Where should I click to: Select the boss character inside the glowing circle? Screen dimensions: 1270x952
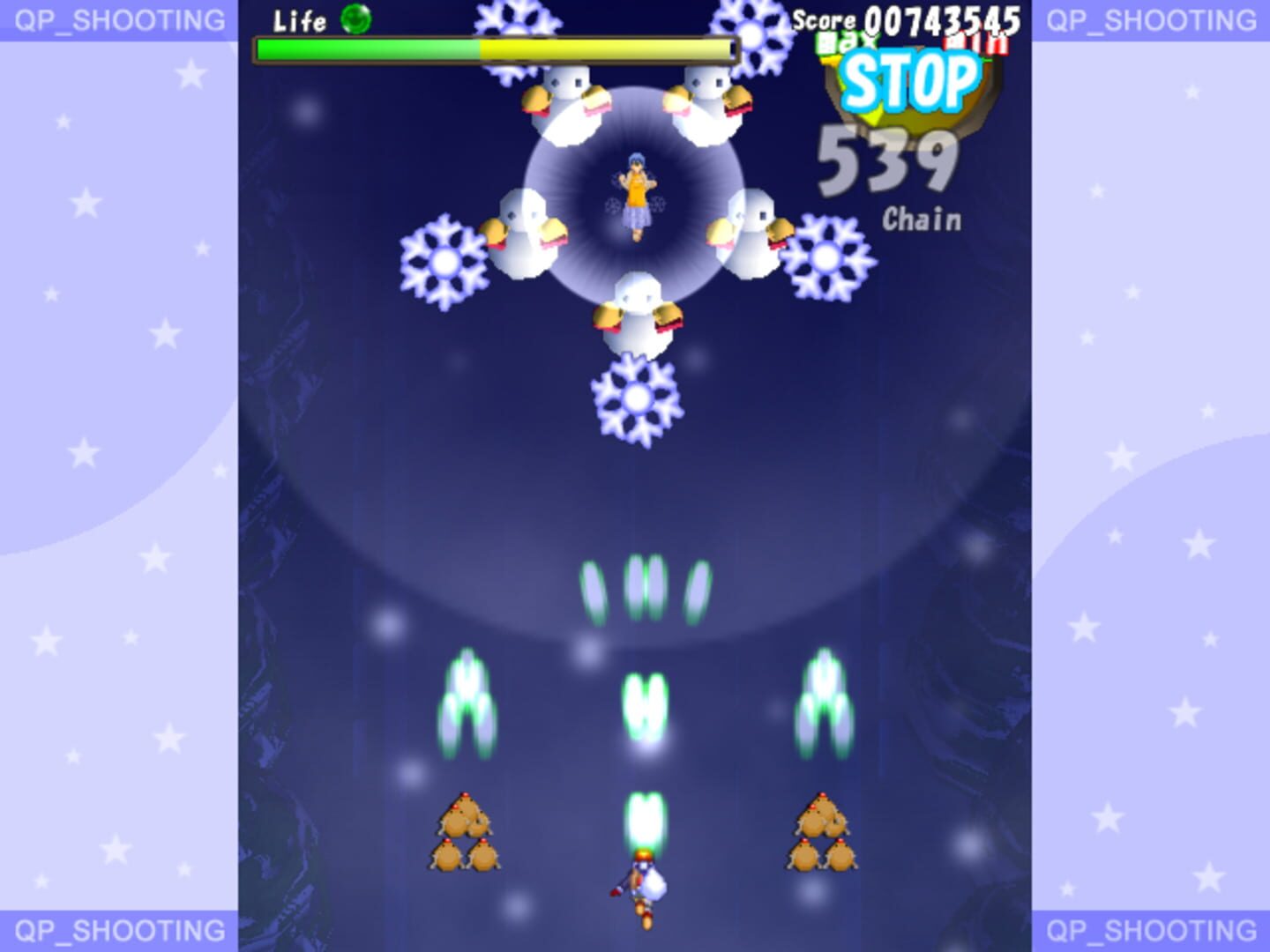click(x=637, y=190)
